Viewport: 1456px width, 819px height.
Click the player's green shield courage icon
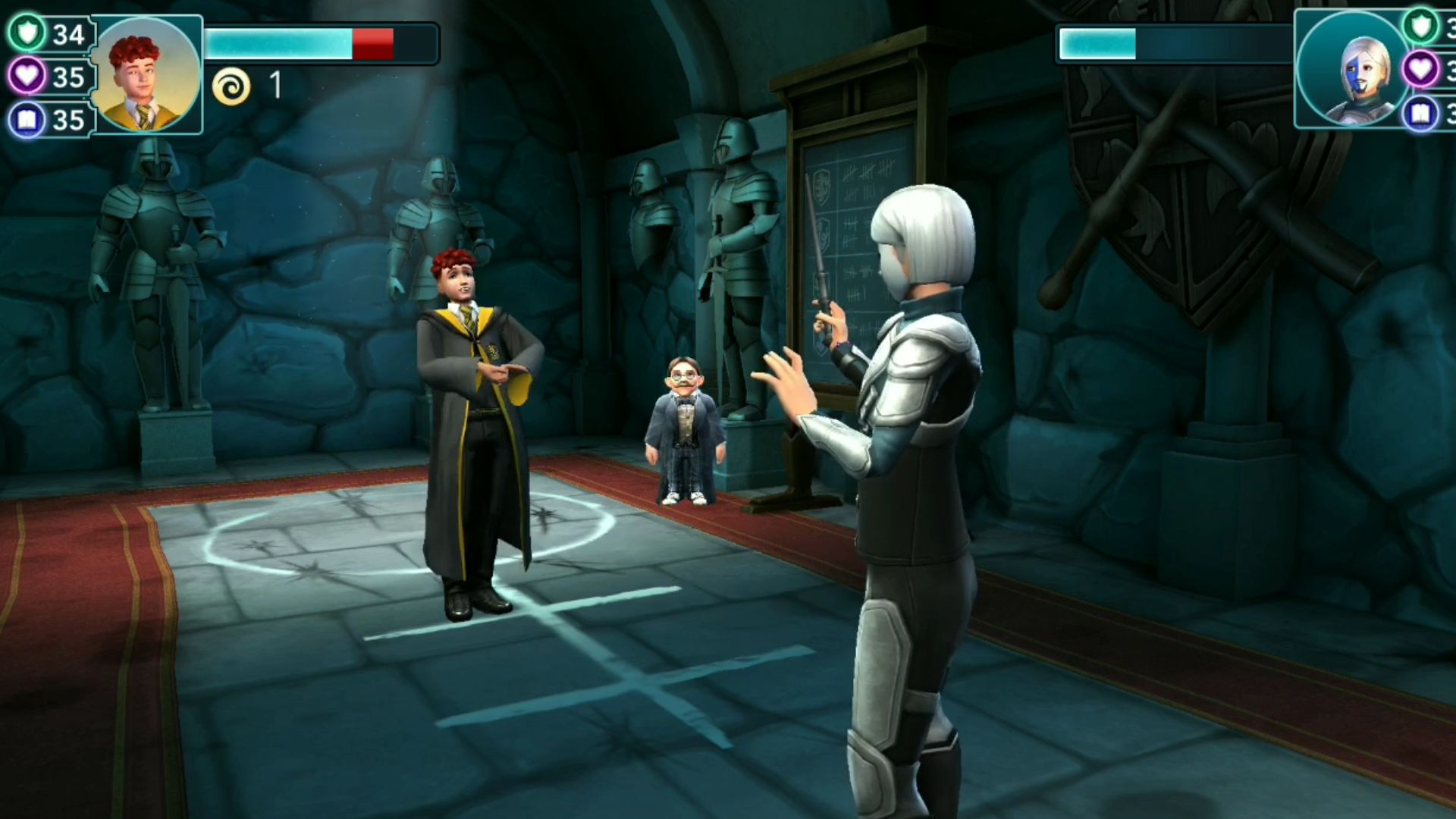point(27,33)
